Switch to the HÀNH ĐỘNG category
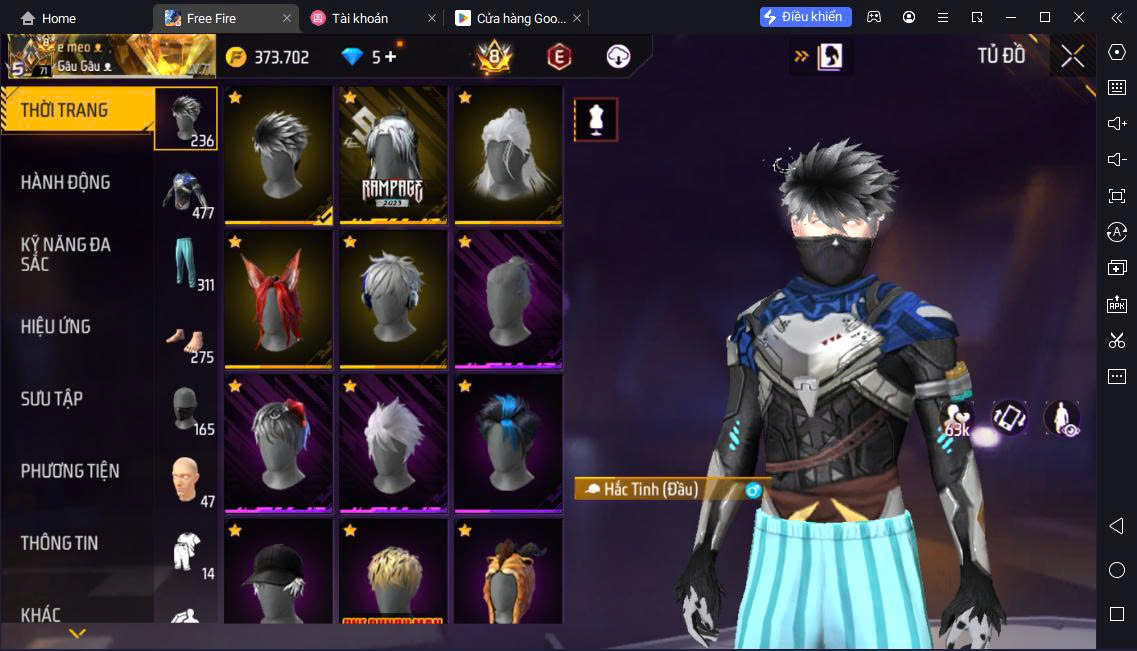 [66, 183]
